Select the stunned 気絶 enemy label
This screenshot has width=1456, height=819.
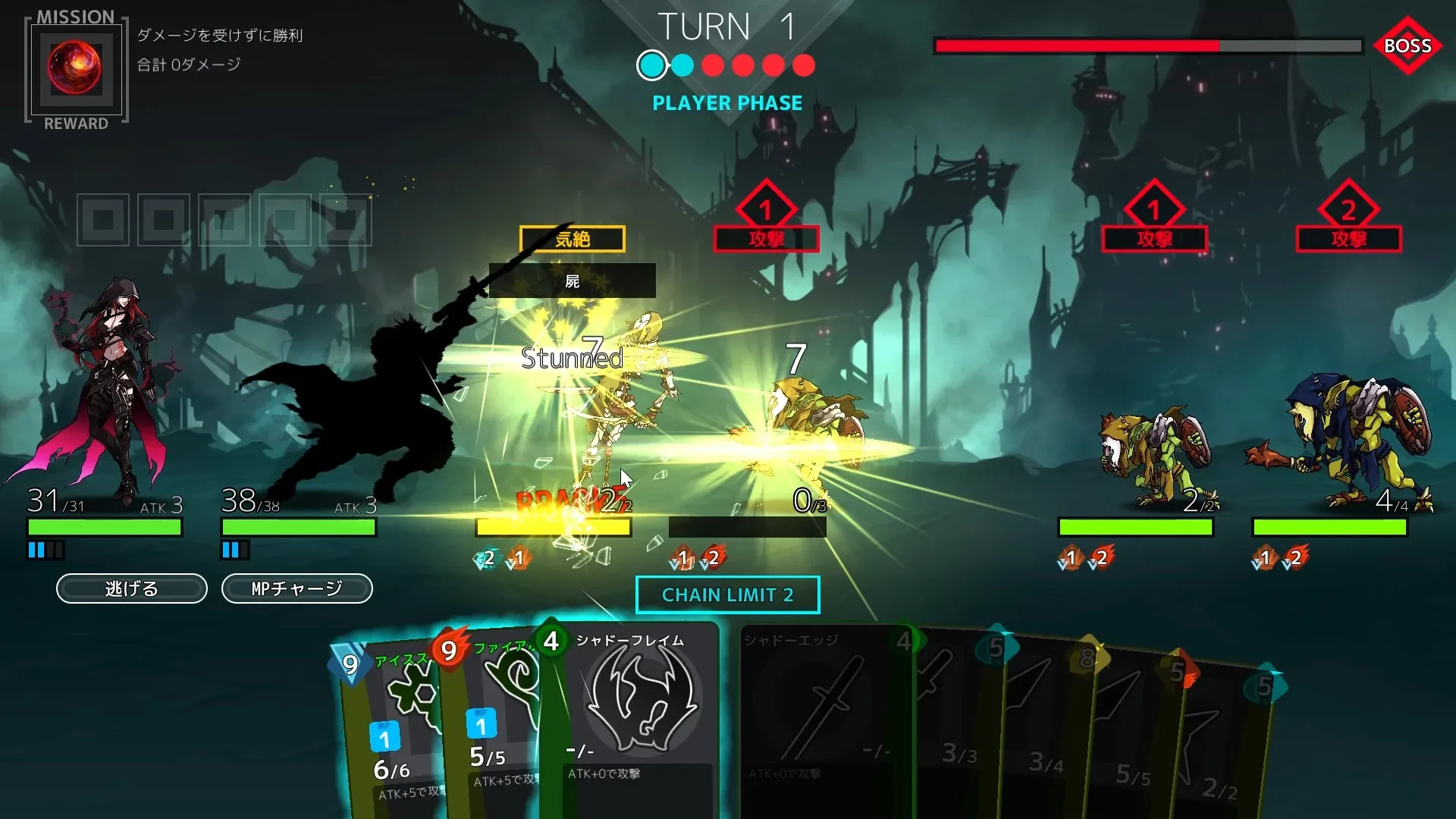pos(572,239)
